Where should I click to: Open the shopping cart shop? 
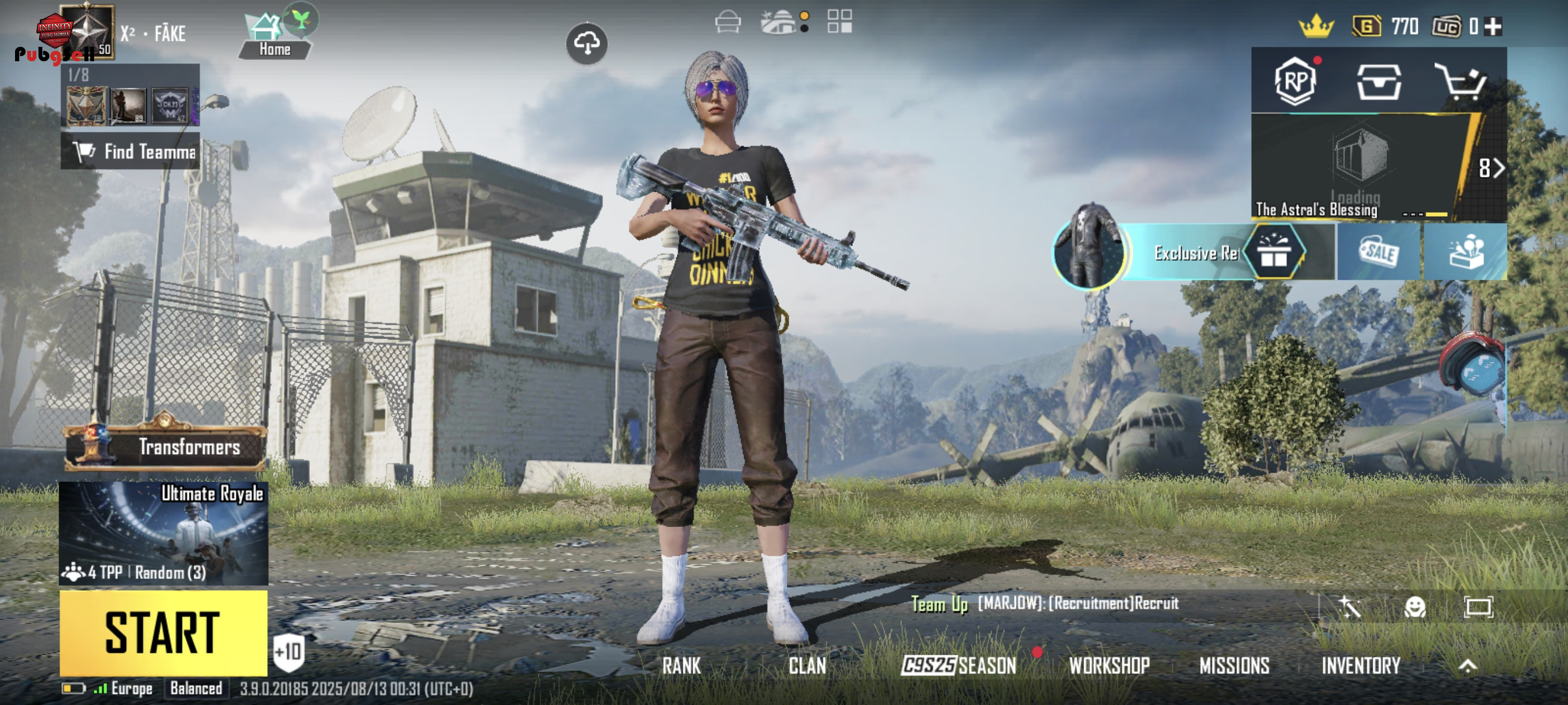[x=1461, y=81]
